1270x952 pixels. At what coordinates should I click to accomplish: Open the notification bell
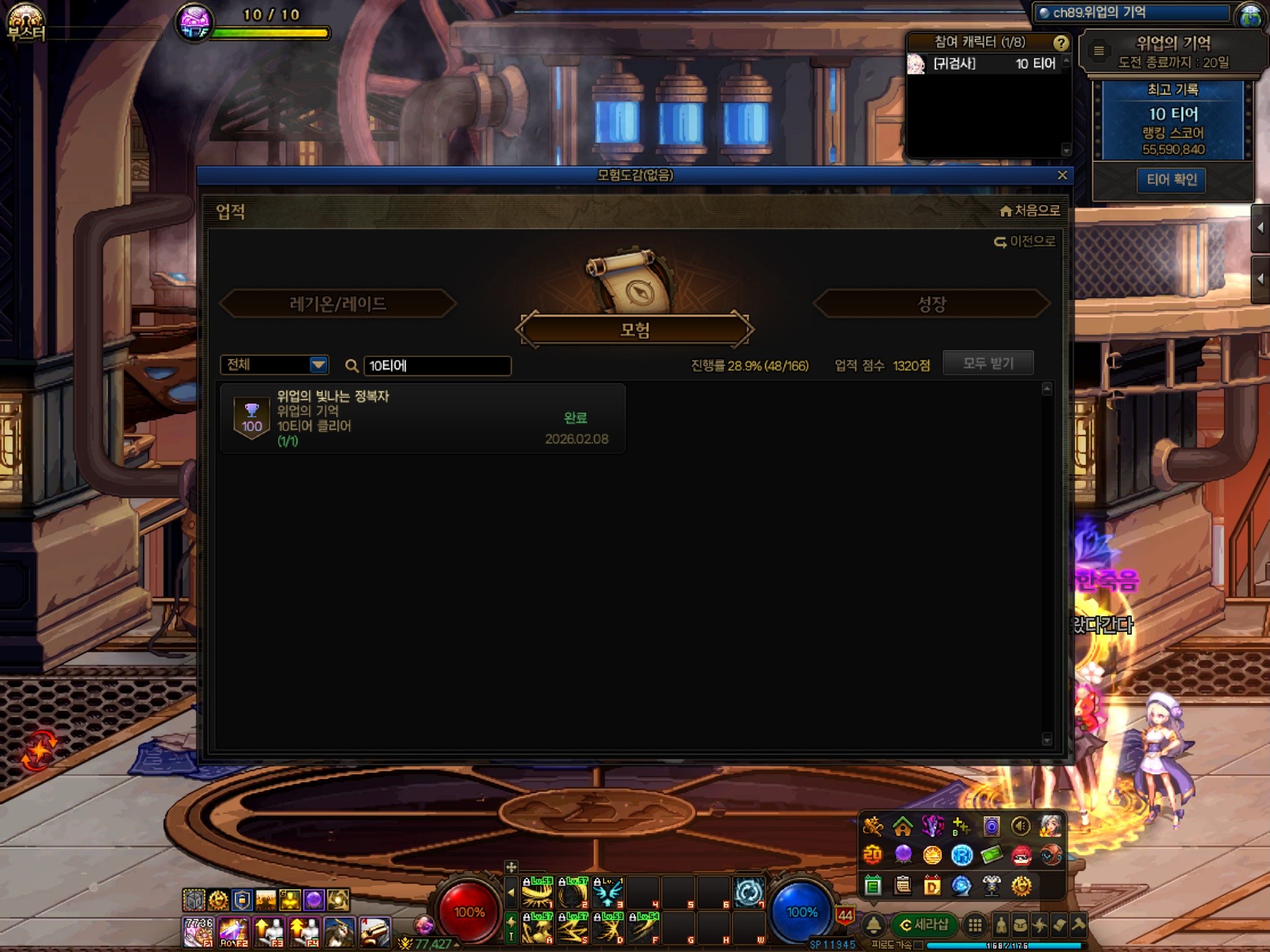[873, 925]
